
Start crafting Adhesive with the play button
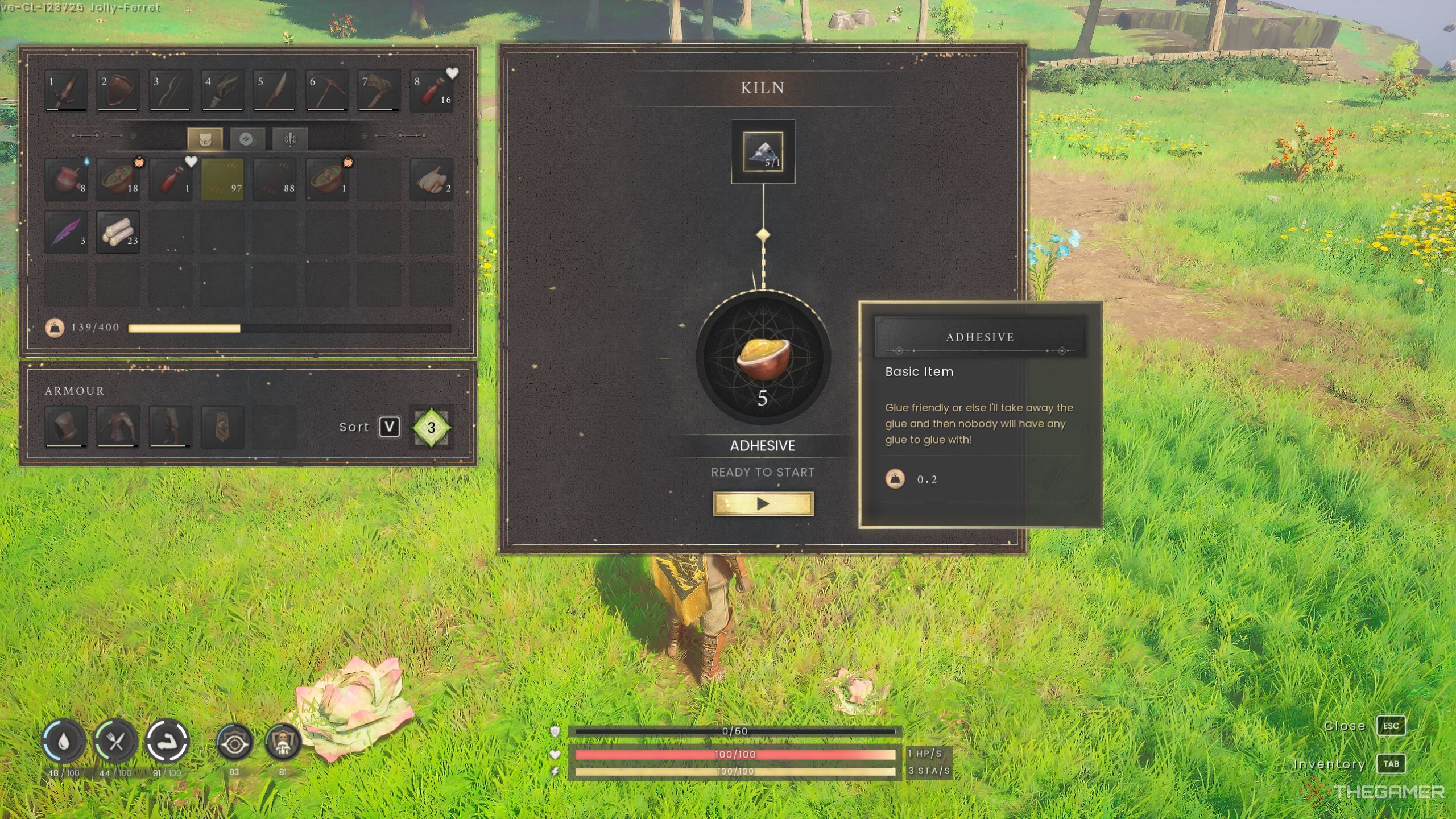[x=763, y=504]
